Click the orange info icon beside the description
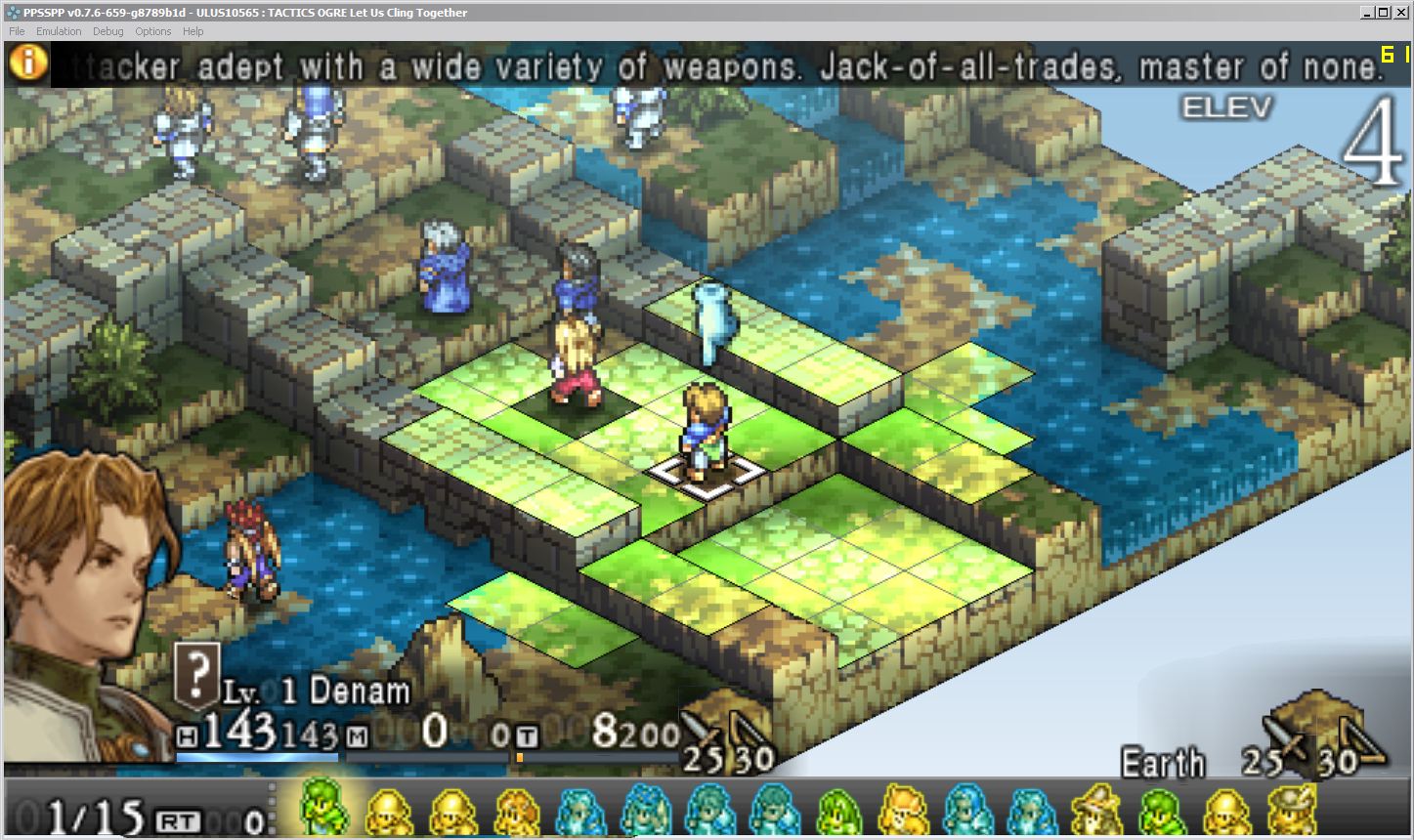The image size is (1414, 840). pyautogui.click(x=29, y=63)
